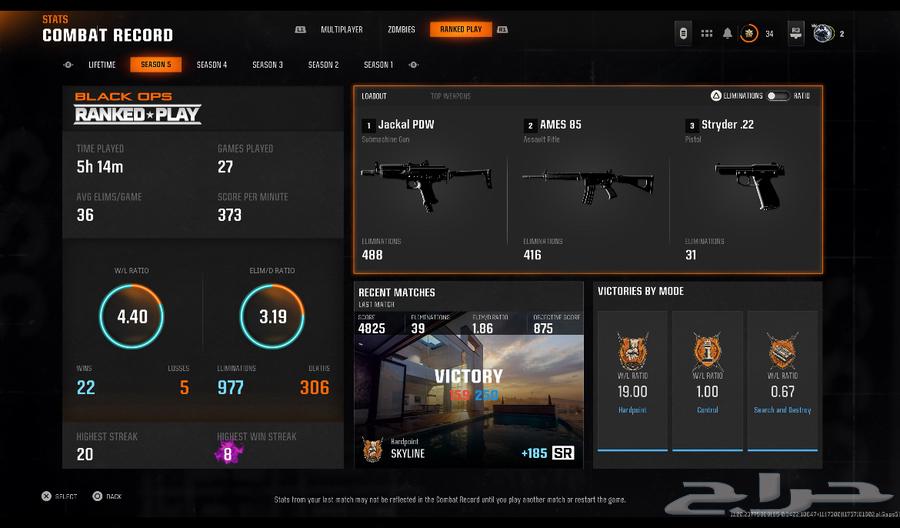Show Lifetime stats

[x=102, y=65]
